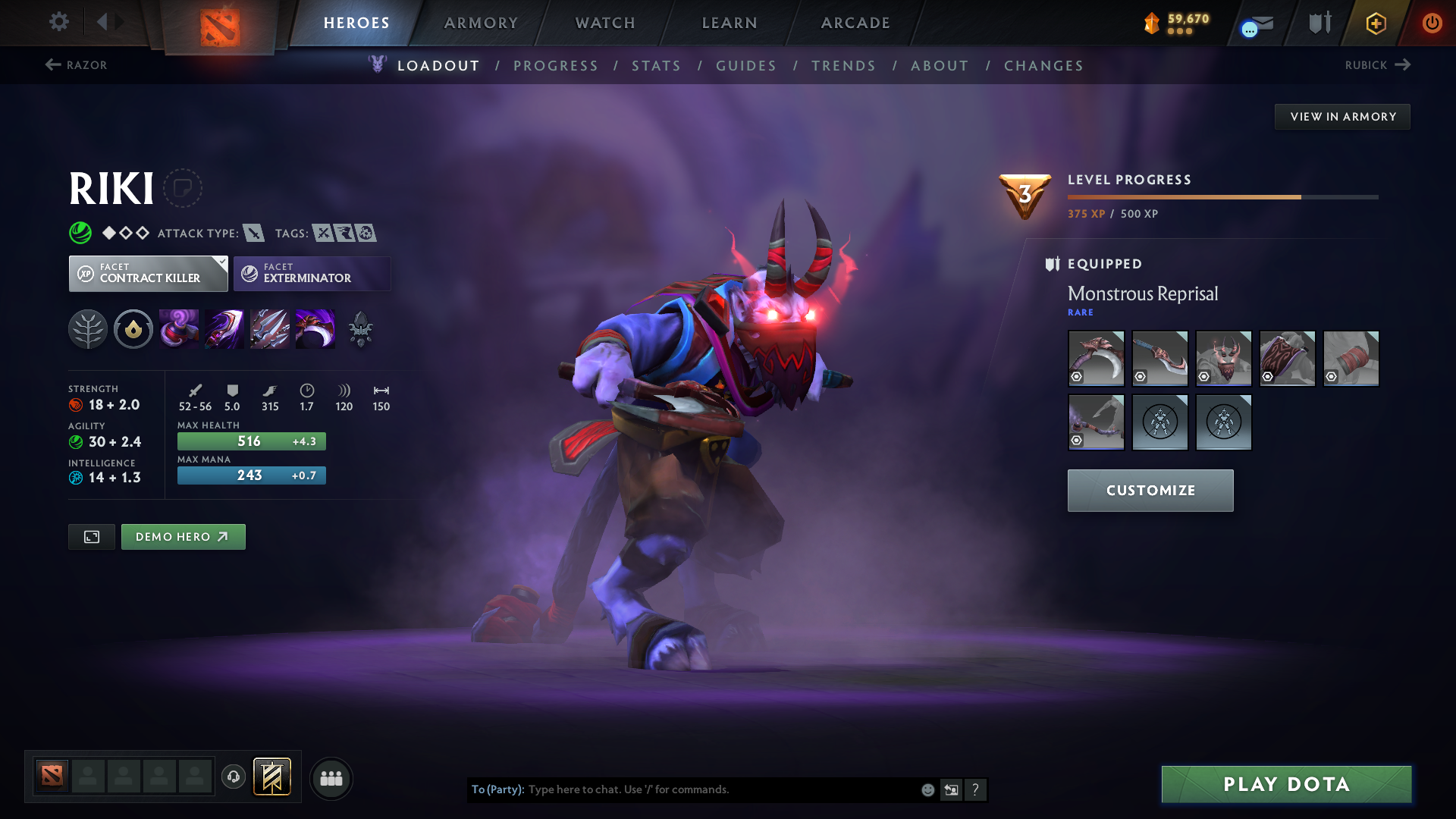The width and height of the screenshot is (1456, 819).
Task: Click the Tricks of the Trade ability icon
Action: click(x=270, y=329)
